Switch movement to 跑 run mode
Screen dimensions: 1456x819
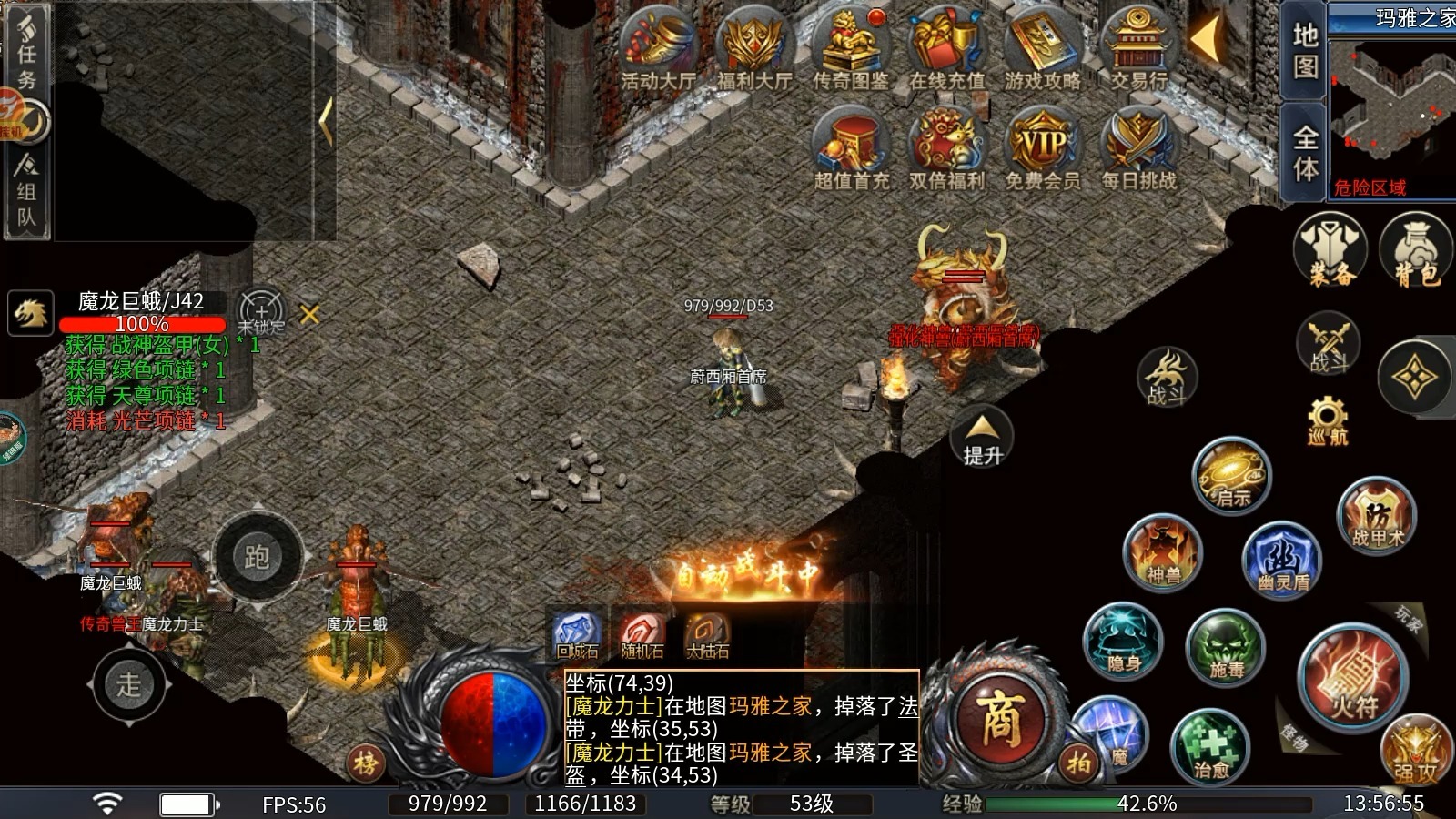257,557
